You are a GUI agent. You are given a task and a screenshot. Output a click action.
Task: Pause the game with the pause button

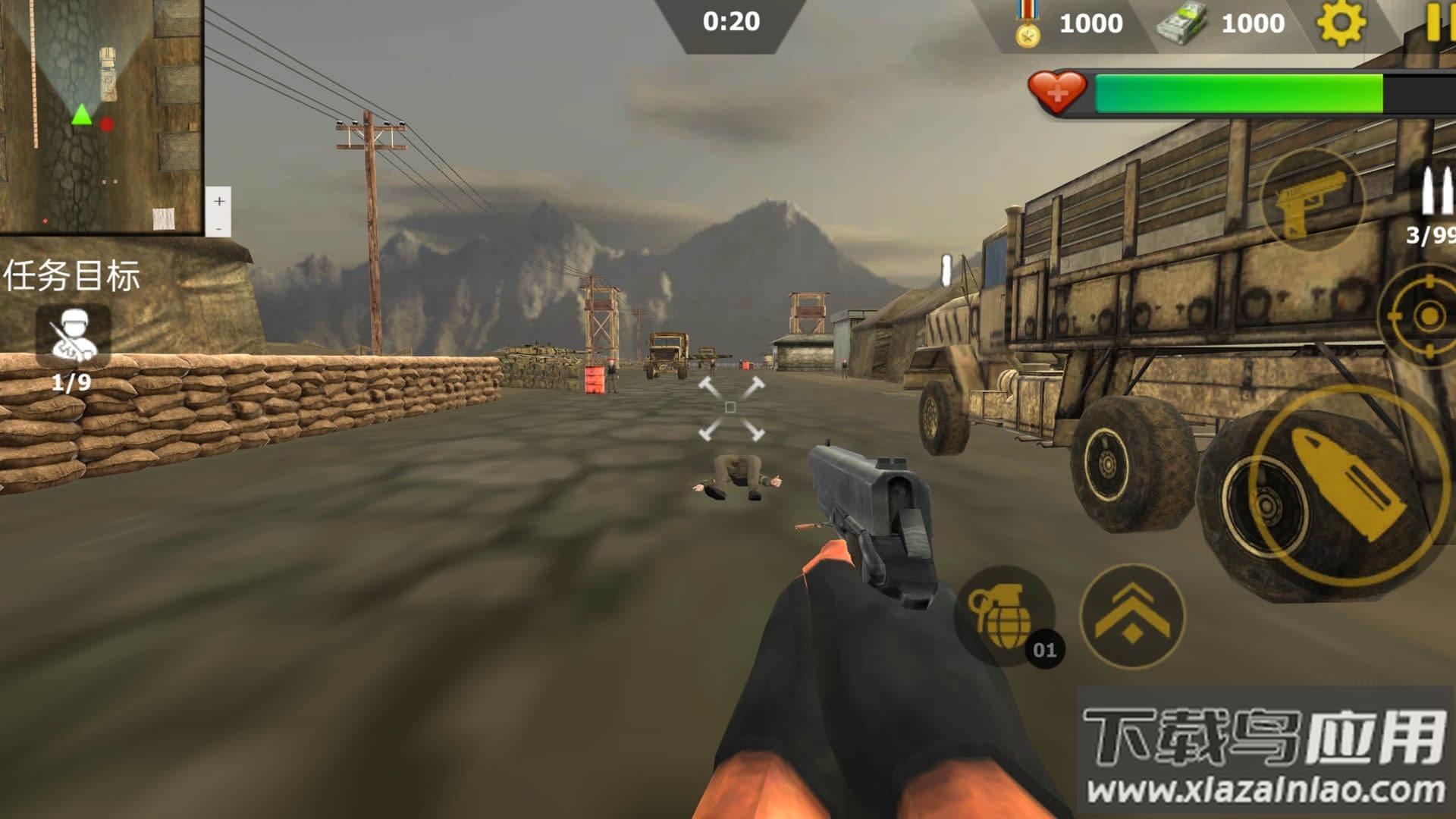(x=1437, y=21)
